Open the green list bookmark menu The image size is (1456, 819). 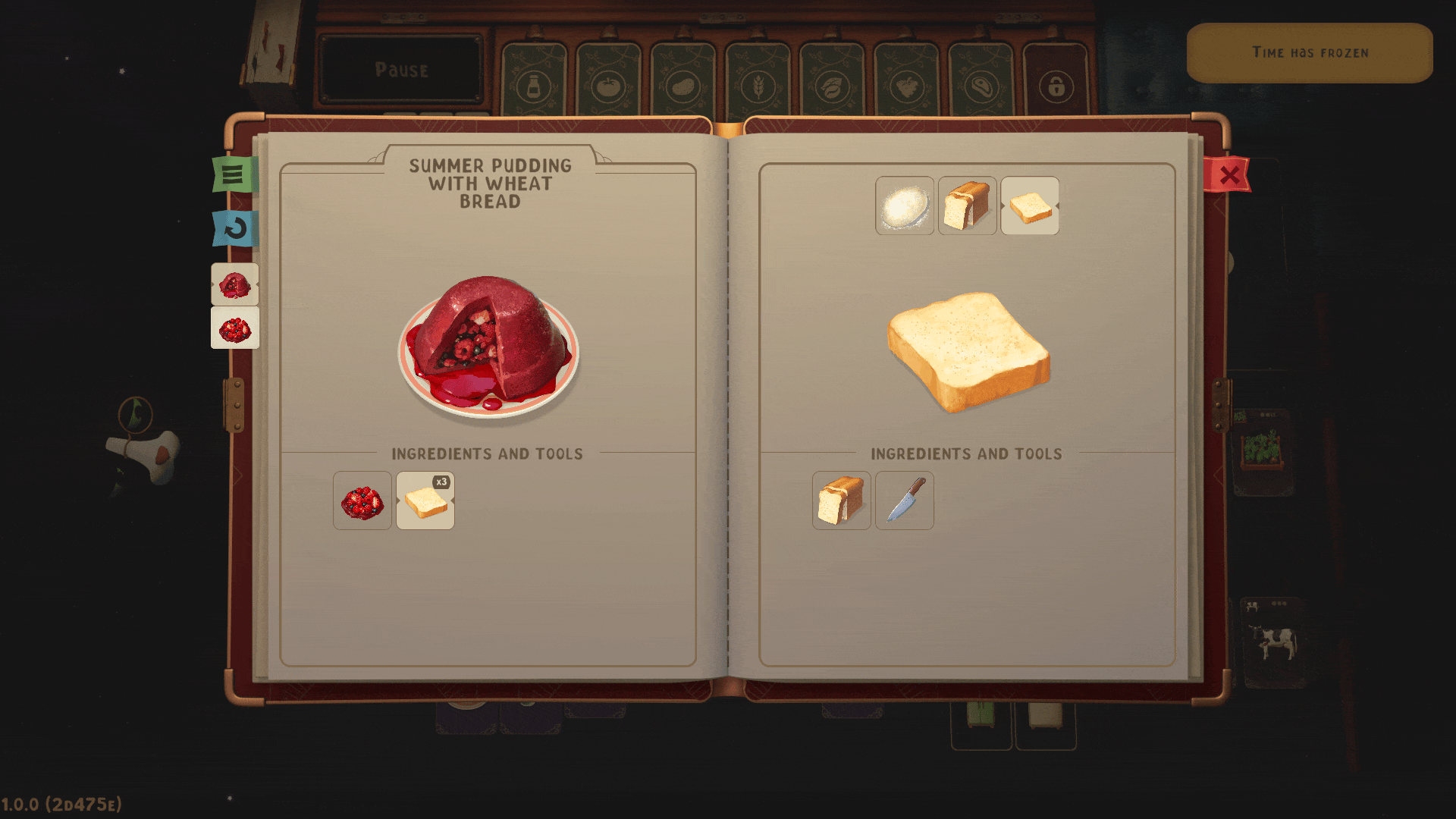click(234, 174)
